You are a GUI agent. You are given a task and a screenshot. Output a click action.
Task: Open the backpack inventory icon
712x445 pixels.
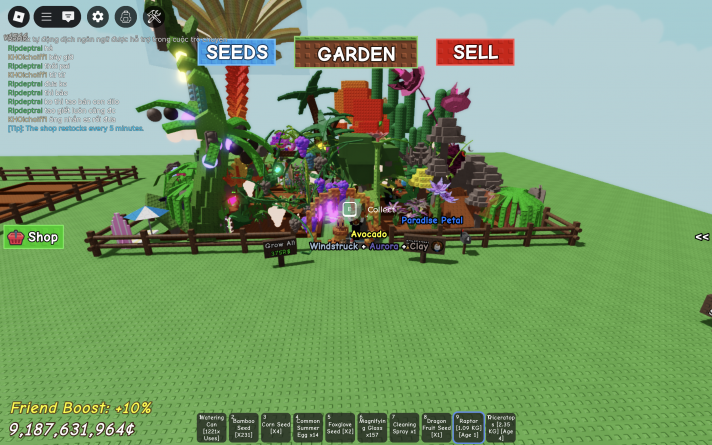click(x=125, y=16)
